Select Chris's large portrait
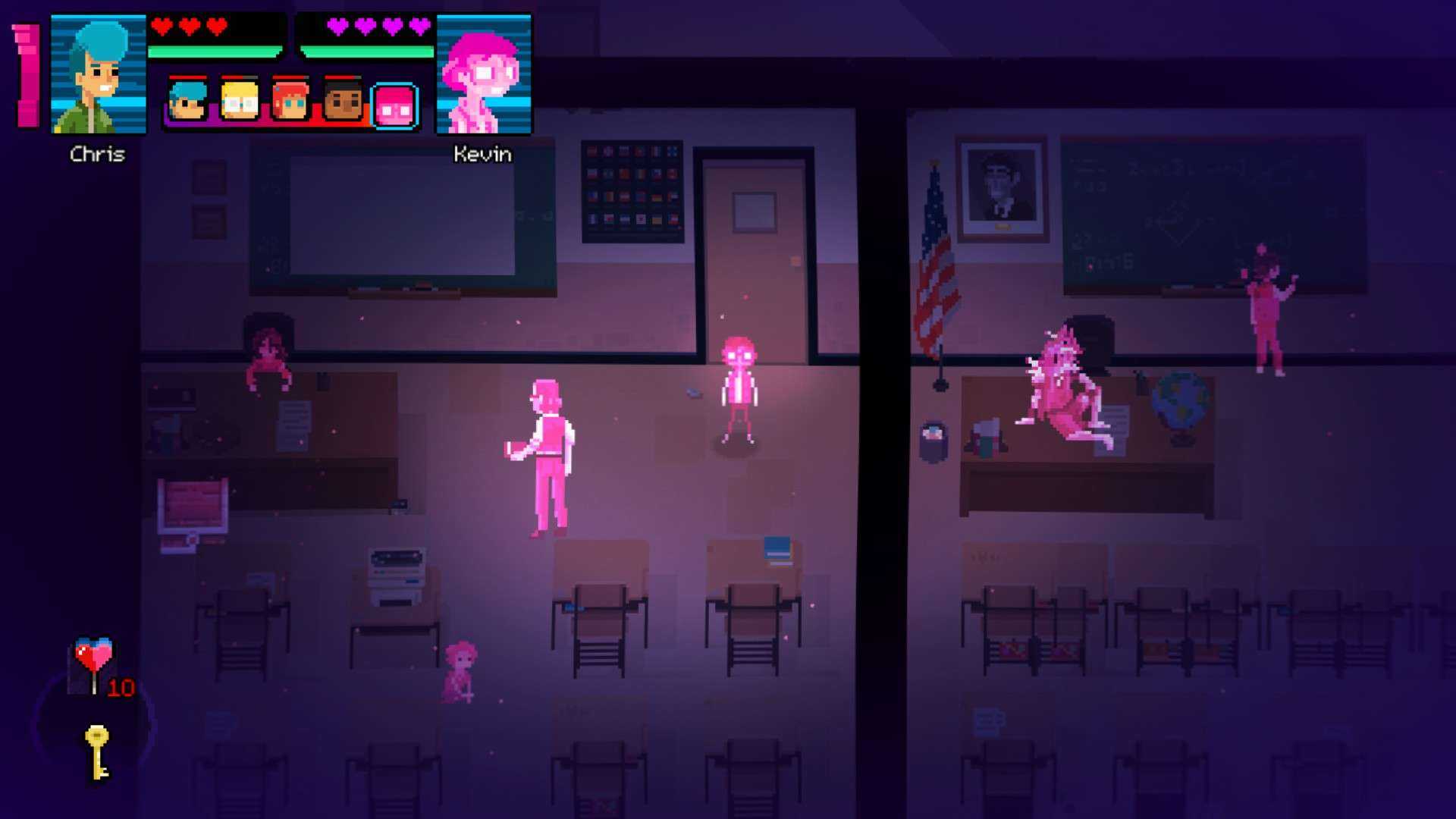Screen dimensions: 1456x819 [98, 74]
